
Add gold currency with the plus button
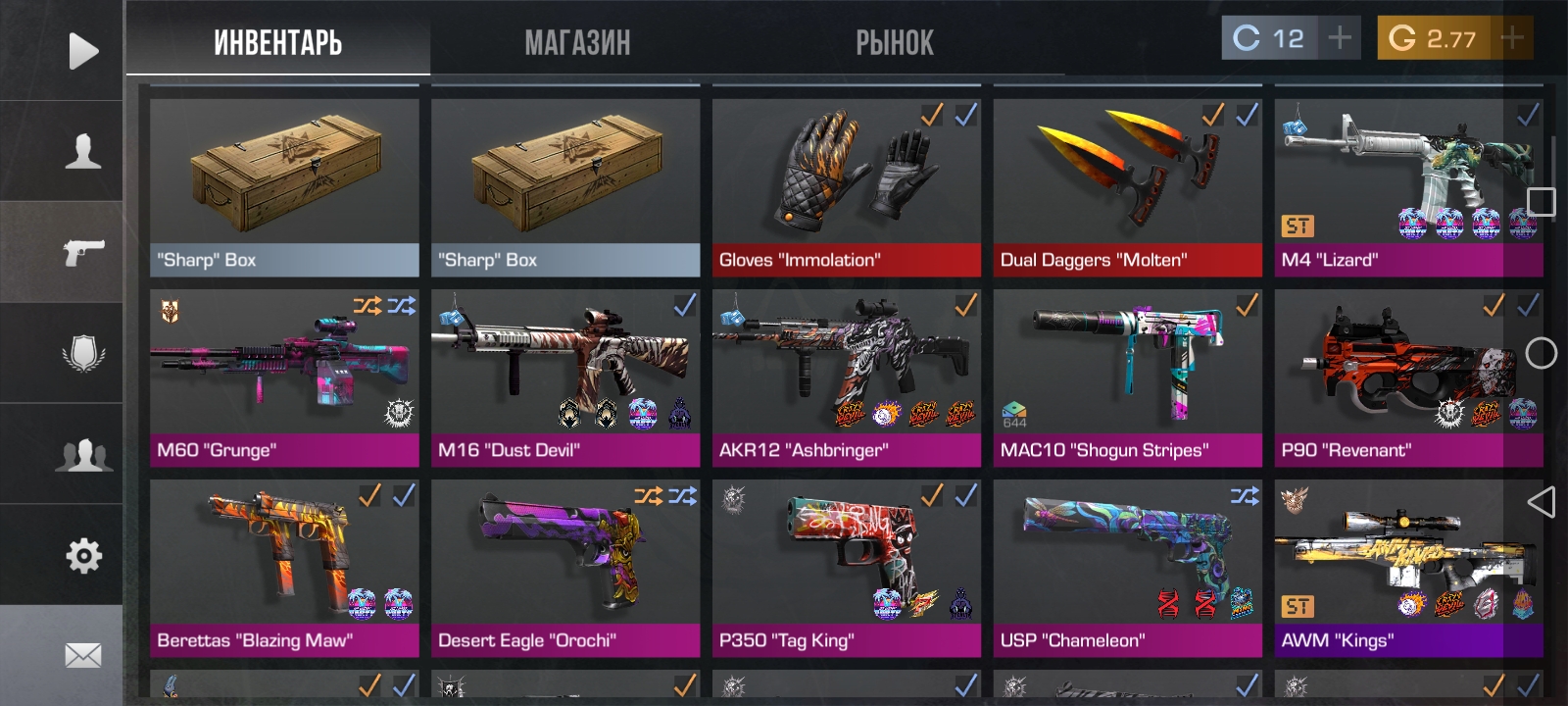pos(1511,38)
